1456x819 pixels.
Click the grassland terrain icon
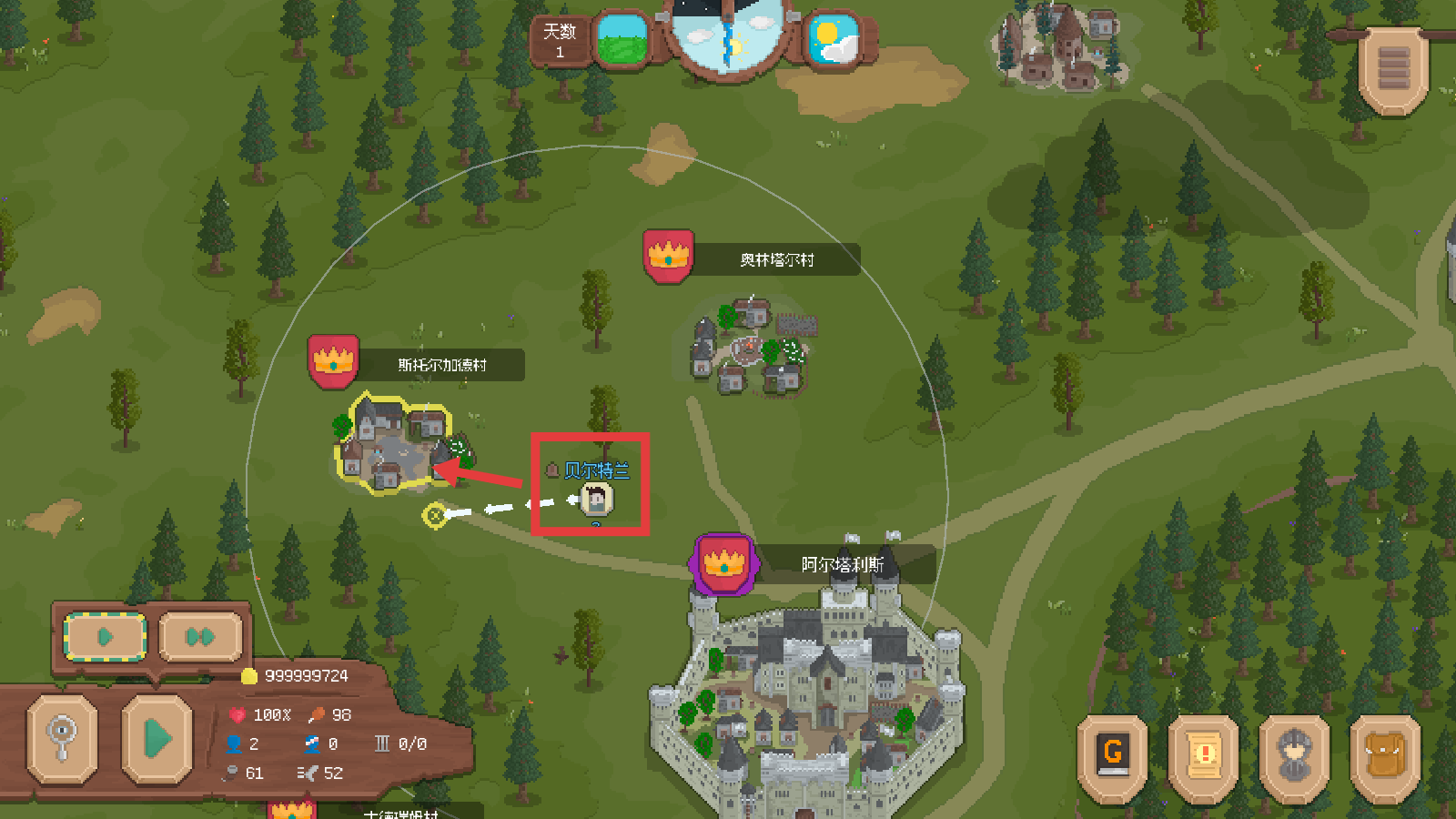623,39
